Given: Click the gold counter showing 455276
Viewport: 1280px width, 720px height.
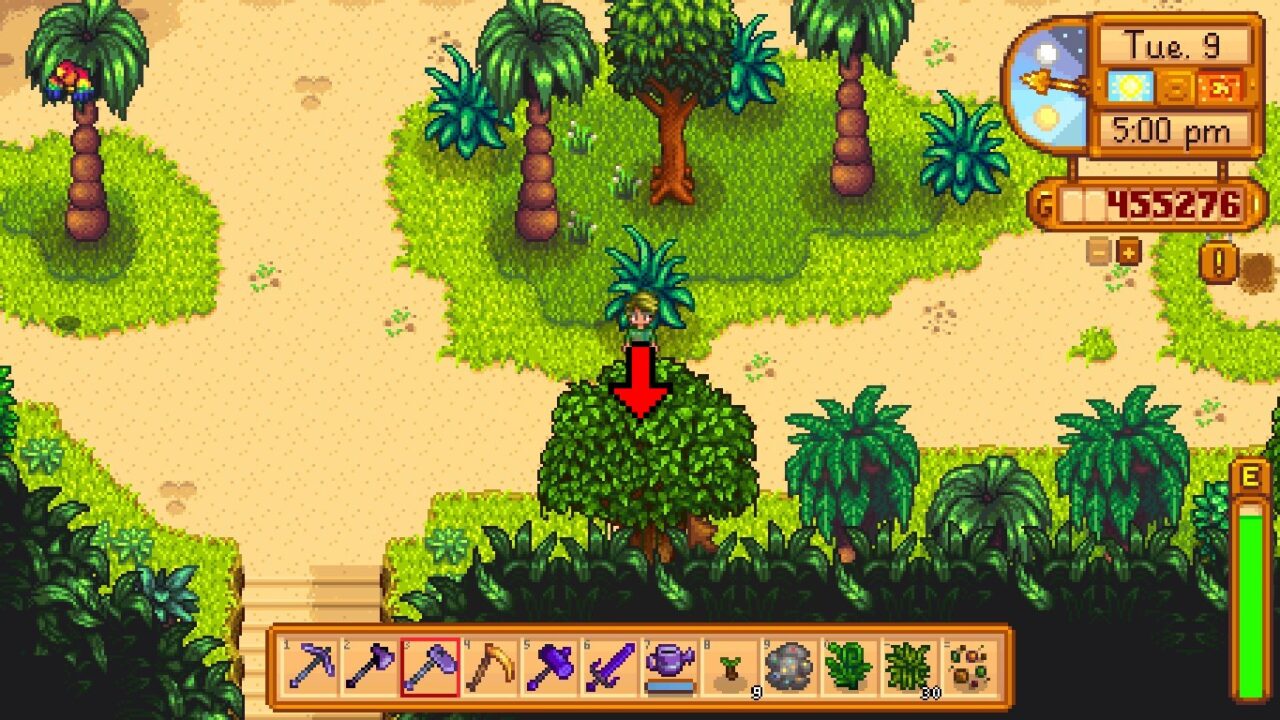Looking at the screenshot, I should (1172, 201).
